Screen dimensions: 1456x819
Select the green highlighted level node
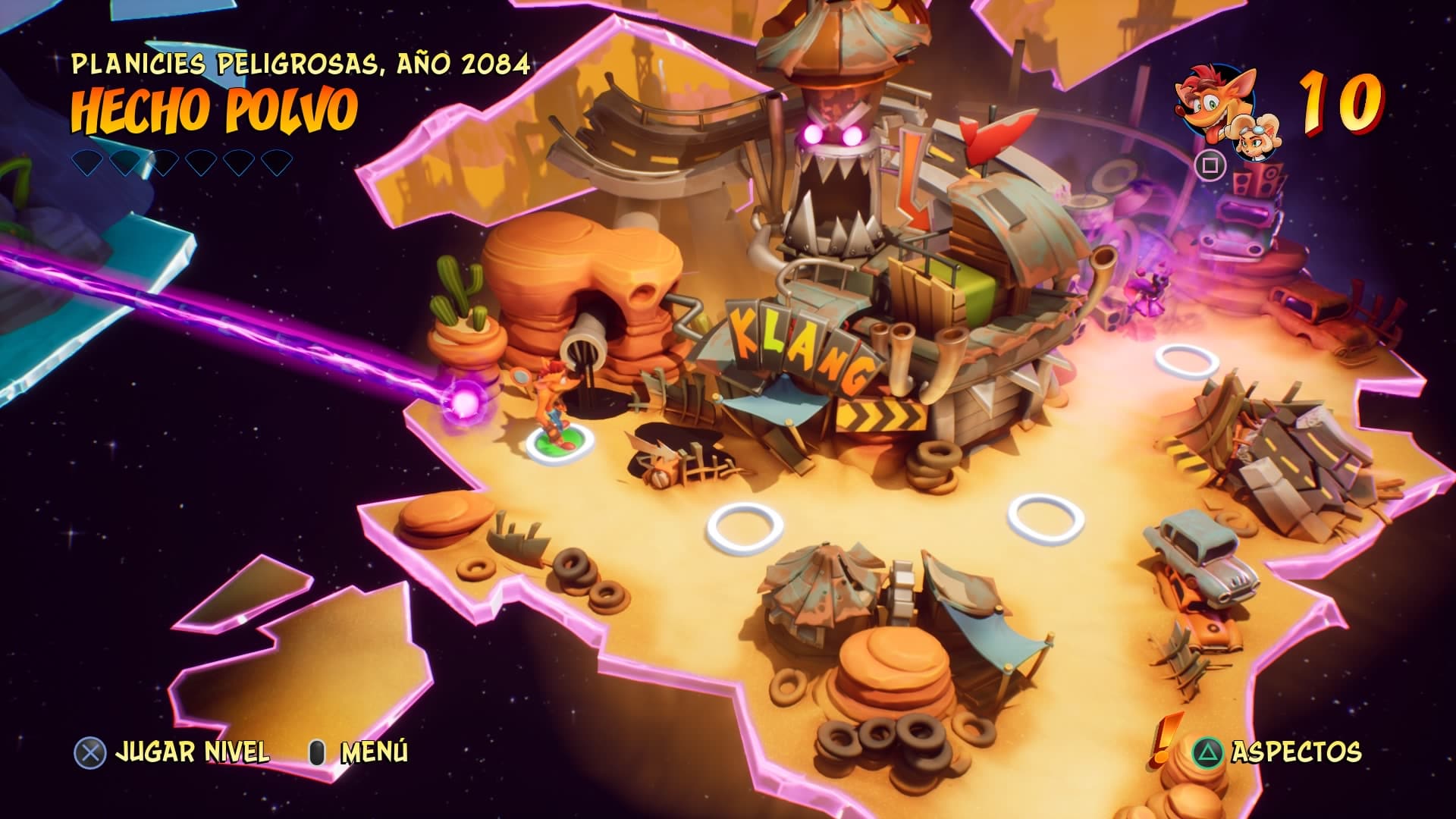[560, 443]
